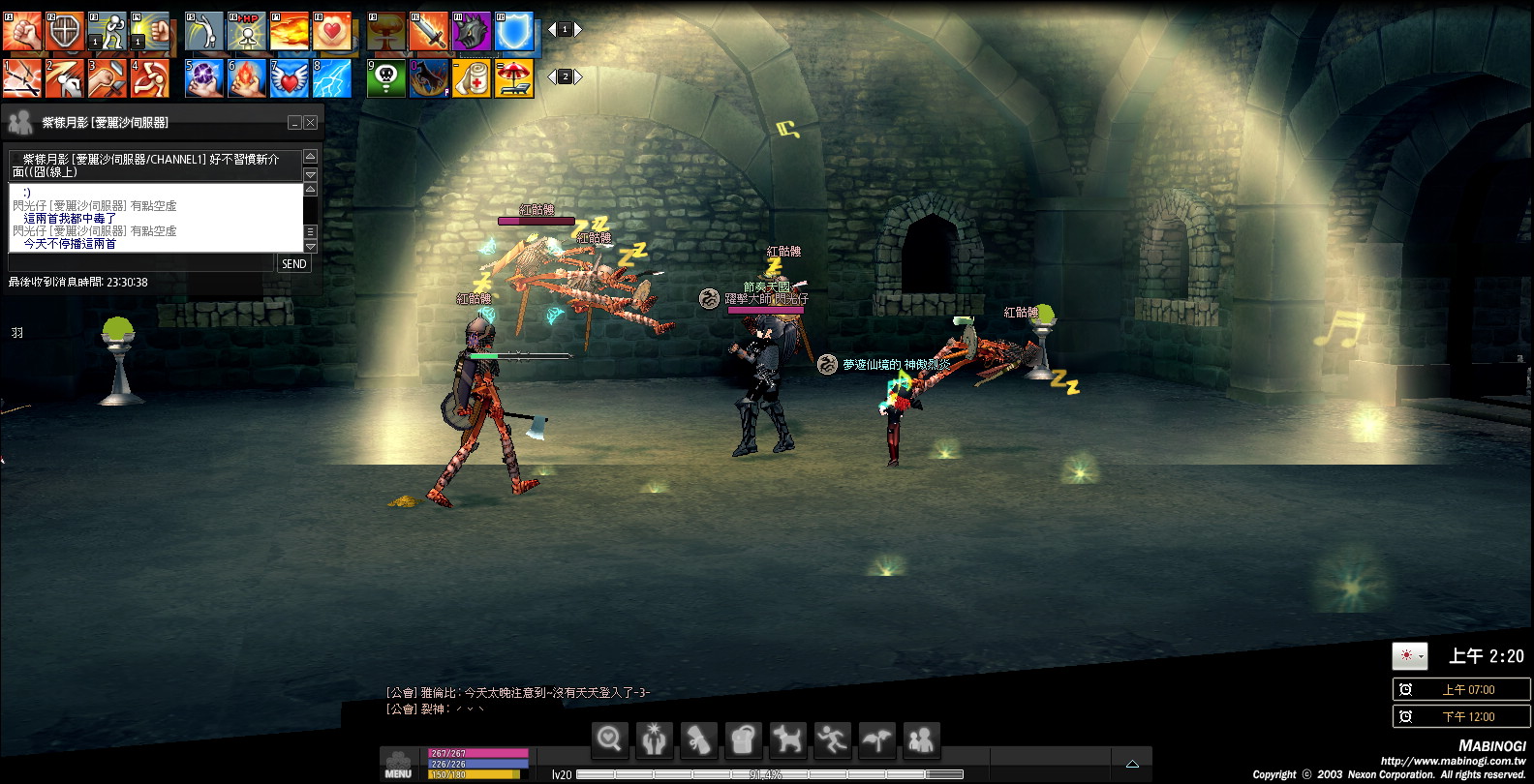Use the bandage first aid item
Viewport: 1534px width, 784px height.
[472, 78]
